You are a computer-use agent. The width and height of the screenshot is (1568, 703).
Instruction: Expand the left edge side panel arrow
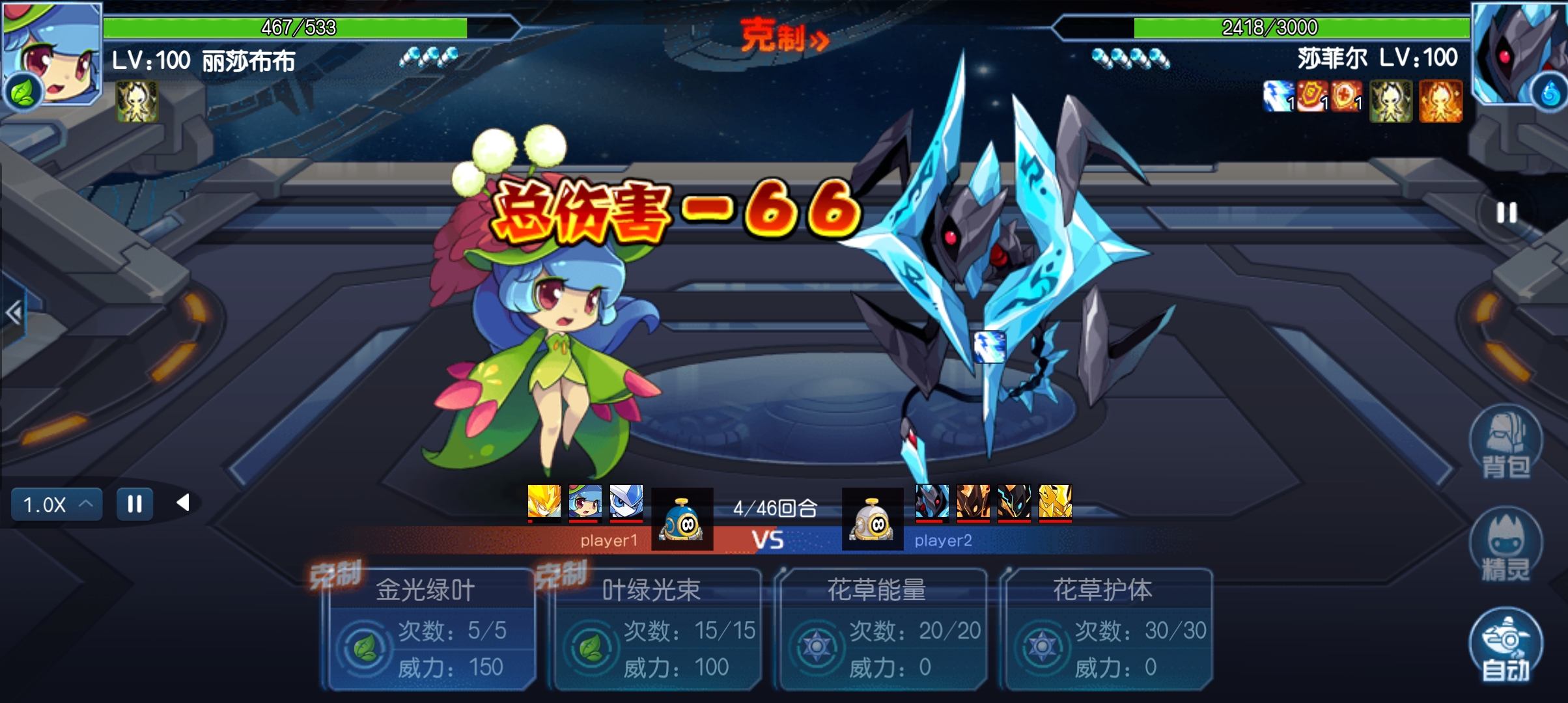click(x=13, y=313)
